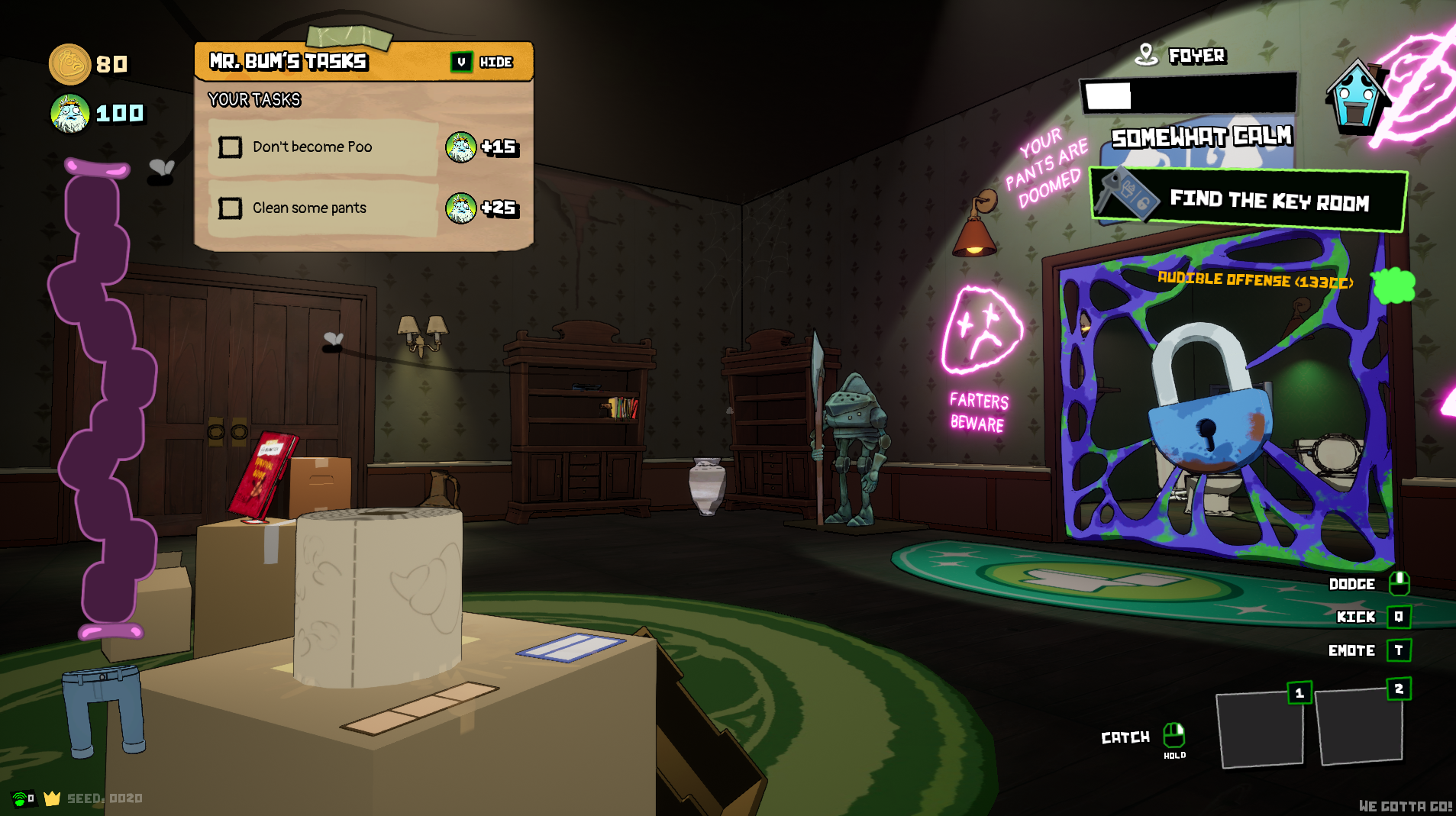This screenshot has width=1456, height=816.
Task: Click the Mr. Bum face icon
Action: pyautogui.click(x=70, y=114)
